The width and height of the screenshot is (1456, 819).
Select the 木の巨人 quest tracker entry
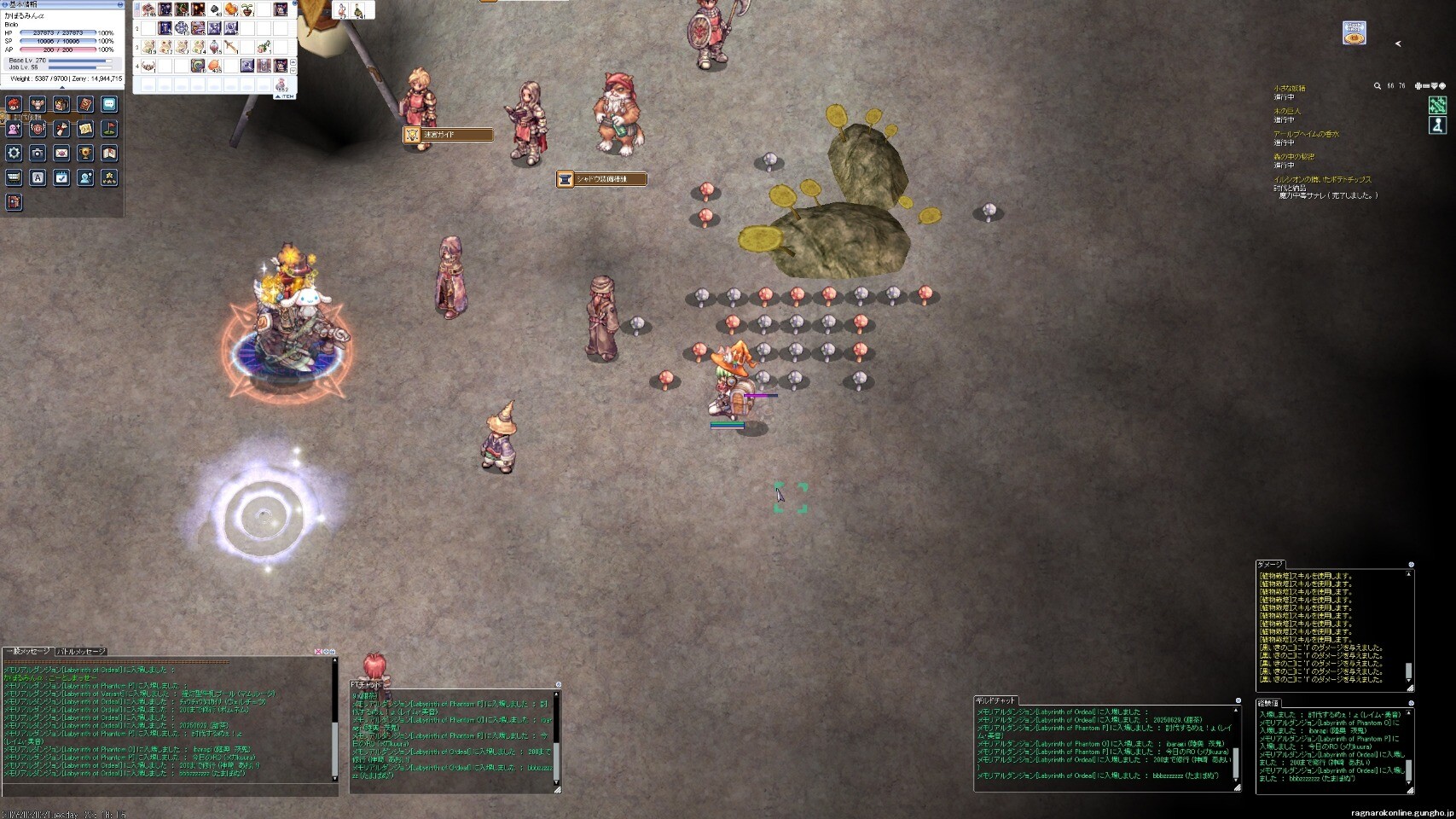[x=1288, y=111]
